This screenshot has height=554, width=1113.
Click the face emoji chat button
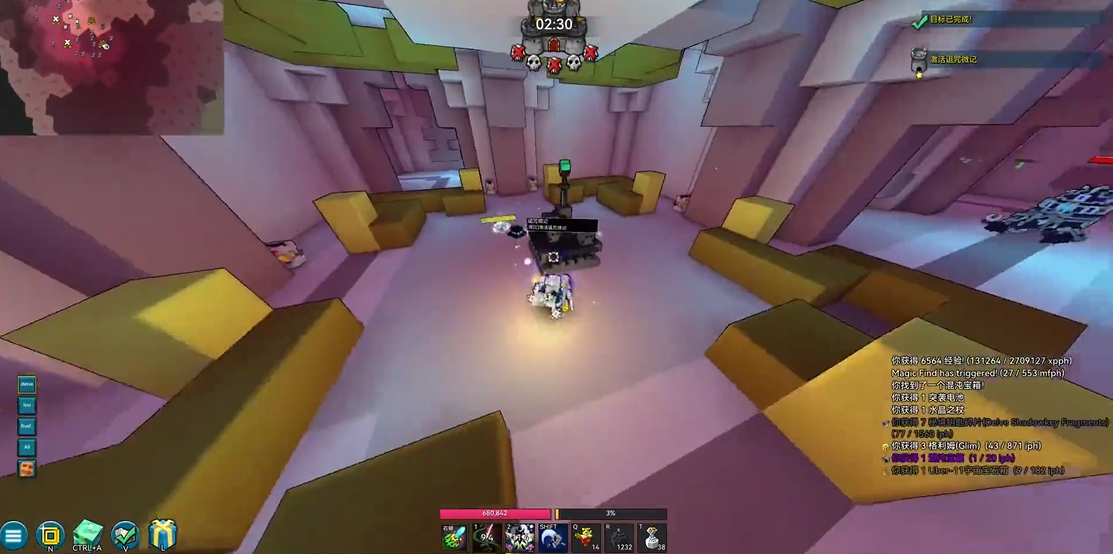pos(27,468)
